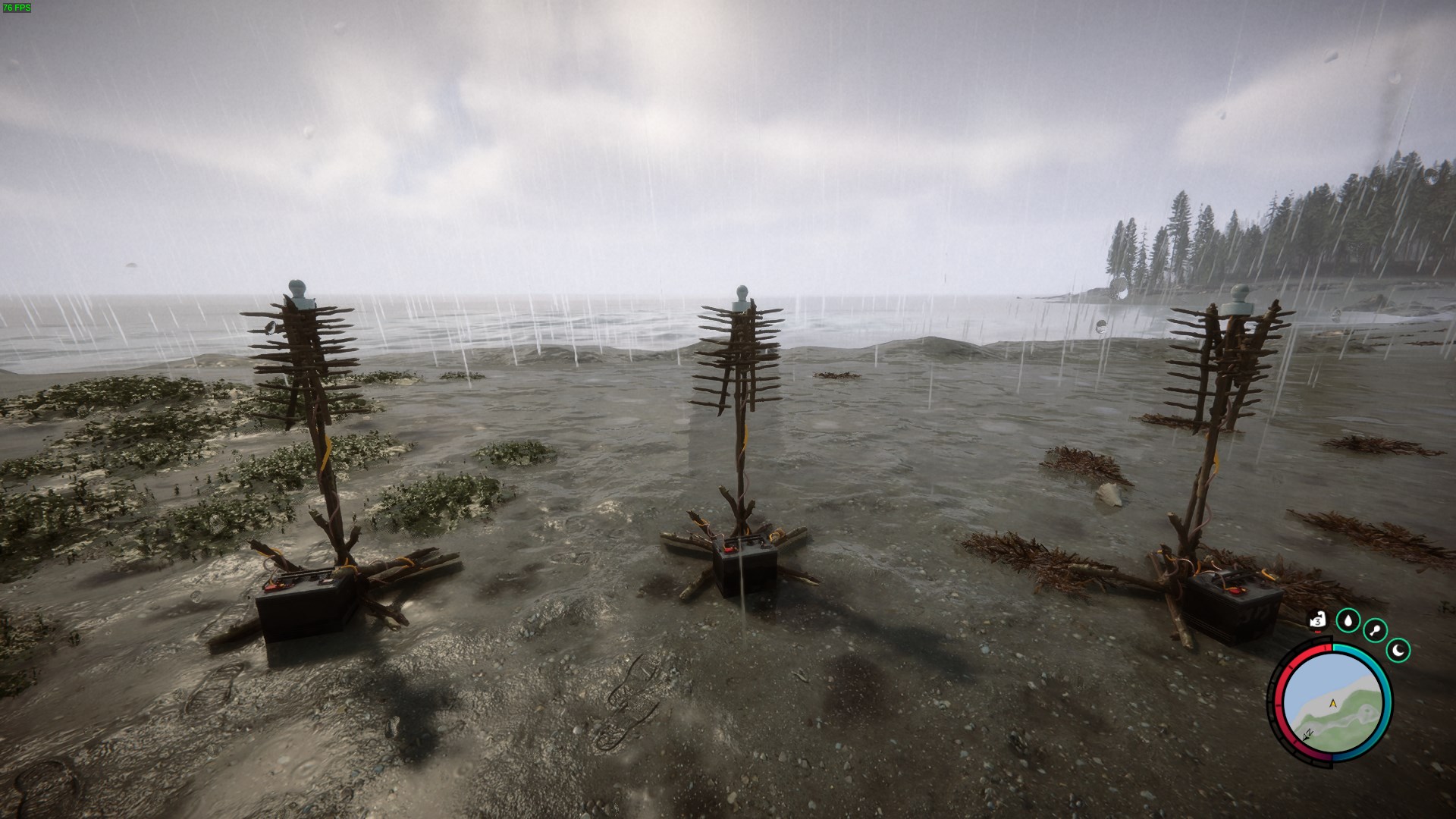
Task: Select the crescent moon rest icon
Action: pyautogui.click(x=1398, y=650)
